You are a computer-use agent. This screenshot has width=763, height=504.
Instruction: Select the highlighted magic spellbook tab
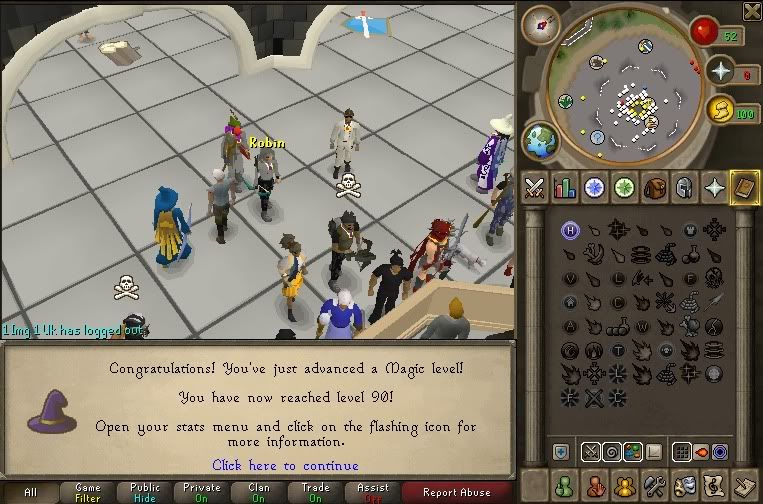point(744,187)
